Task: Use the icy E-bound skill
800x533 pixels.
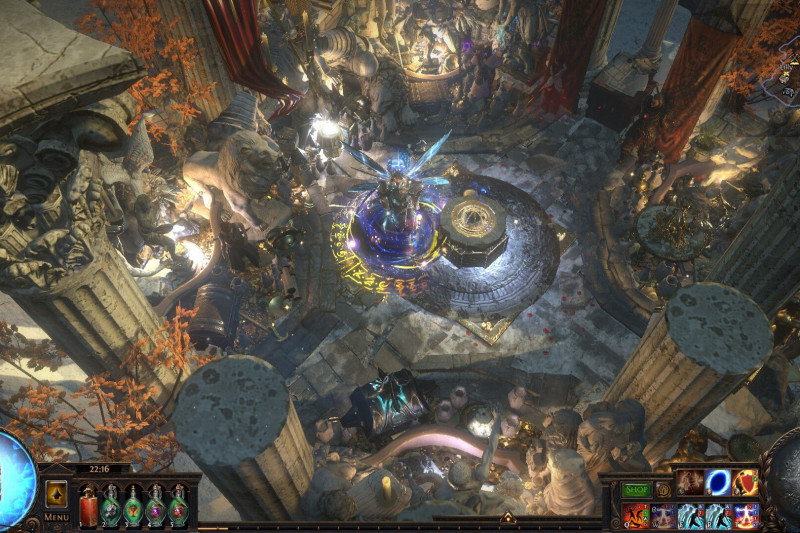Action: tap(690, 516)
